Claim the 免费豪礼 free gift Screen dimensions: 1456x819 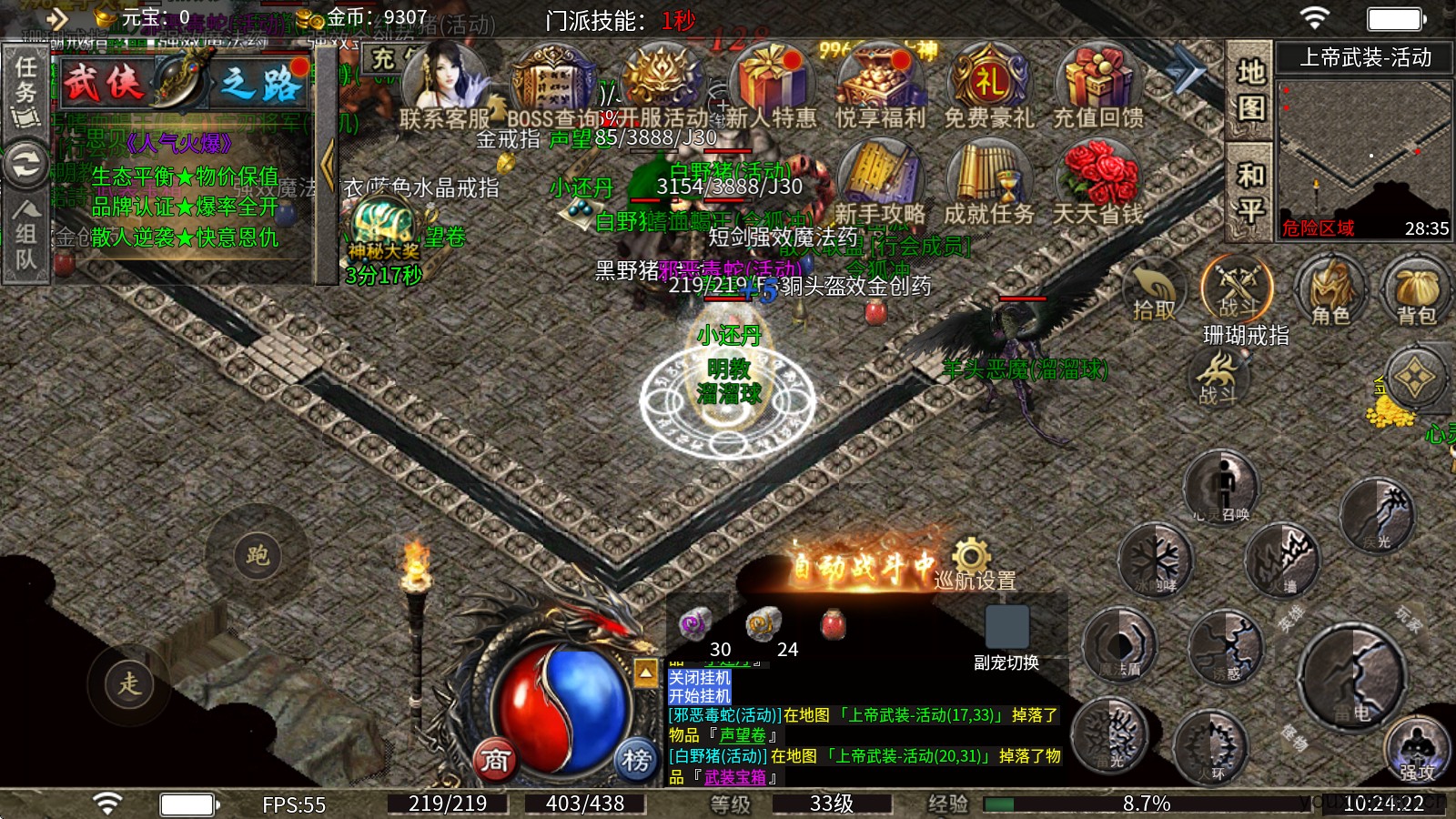tap(989, 86)
